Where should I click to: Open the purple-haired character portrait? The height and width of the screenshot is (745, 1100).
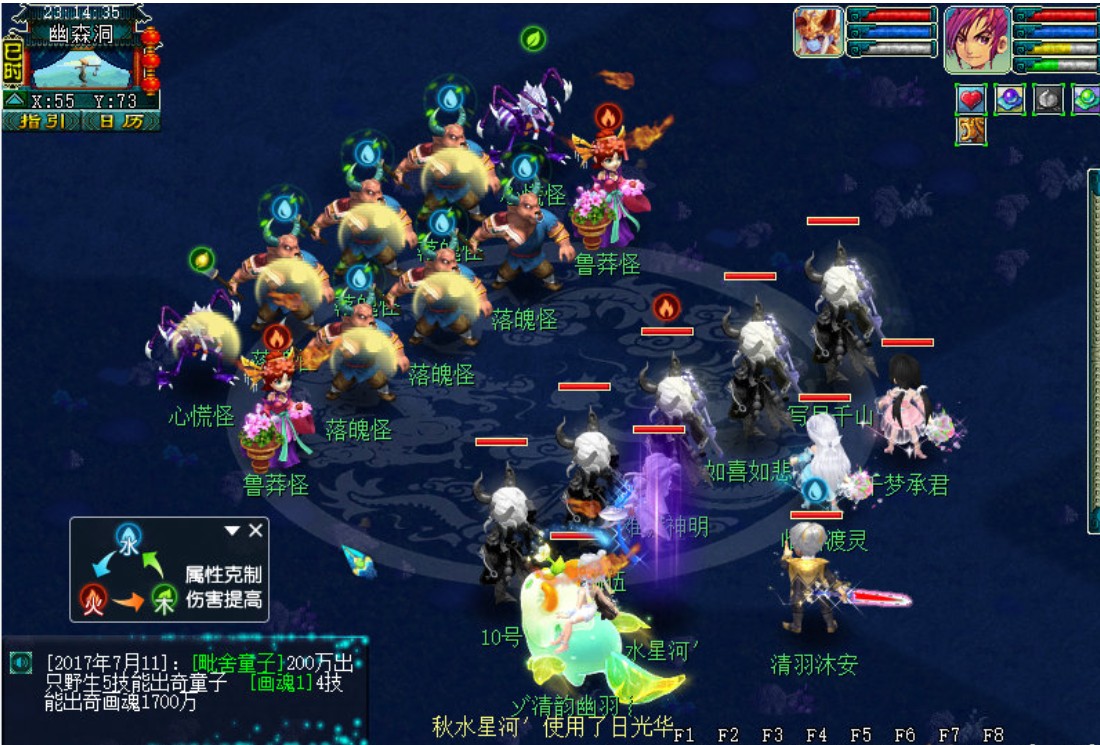[x=976, y=39]
